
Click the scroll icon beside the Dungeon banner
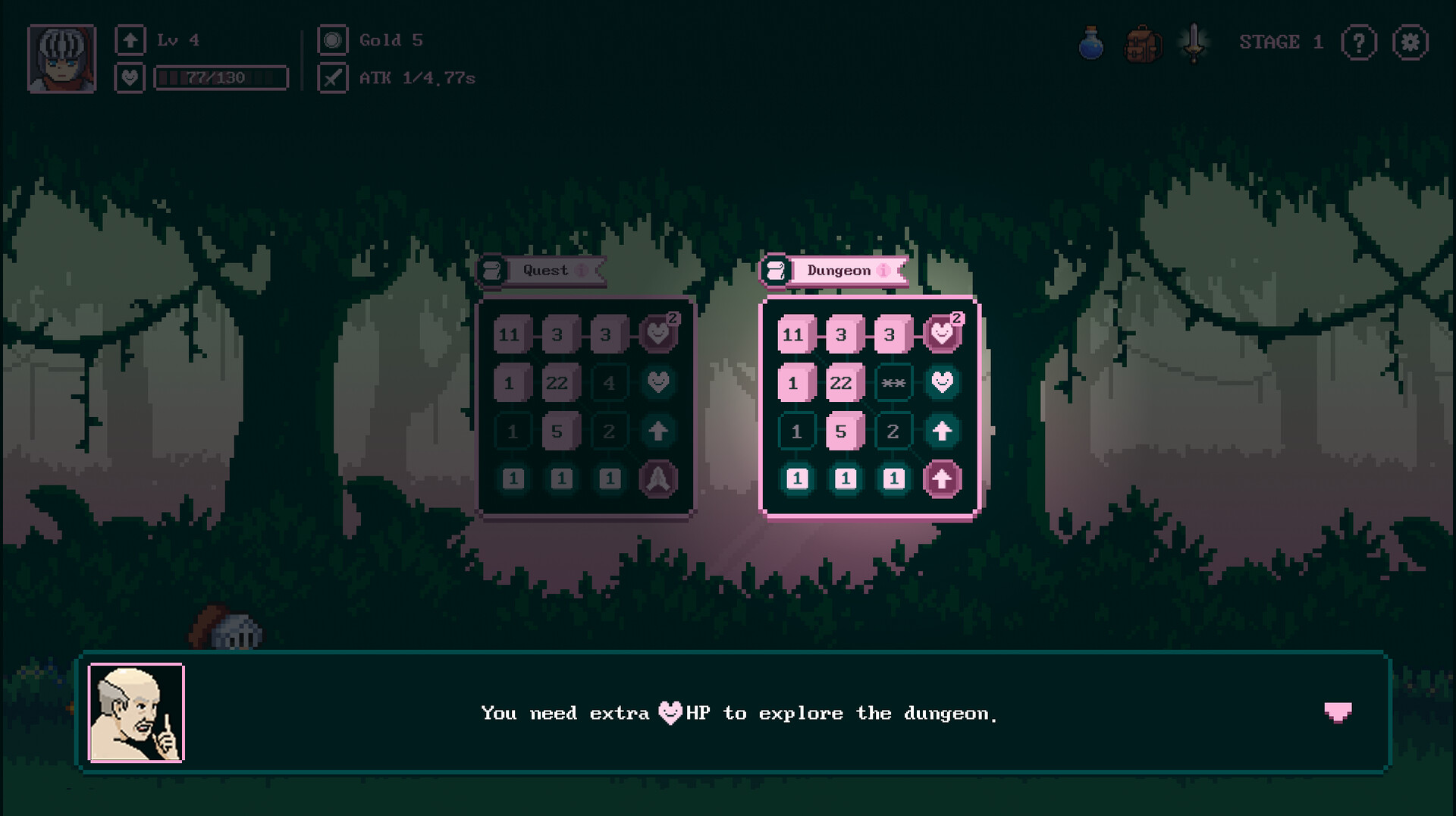pyautogui.click(x=777, y=271)
